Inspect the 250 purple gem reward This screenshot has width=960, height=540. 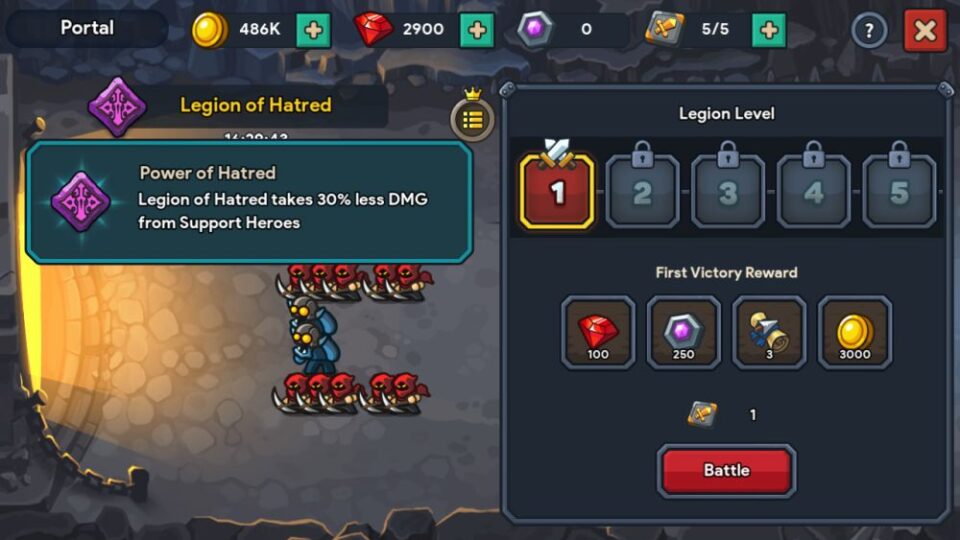683,333
